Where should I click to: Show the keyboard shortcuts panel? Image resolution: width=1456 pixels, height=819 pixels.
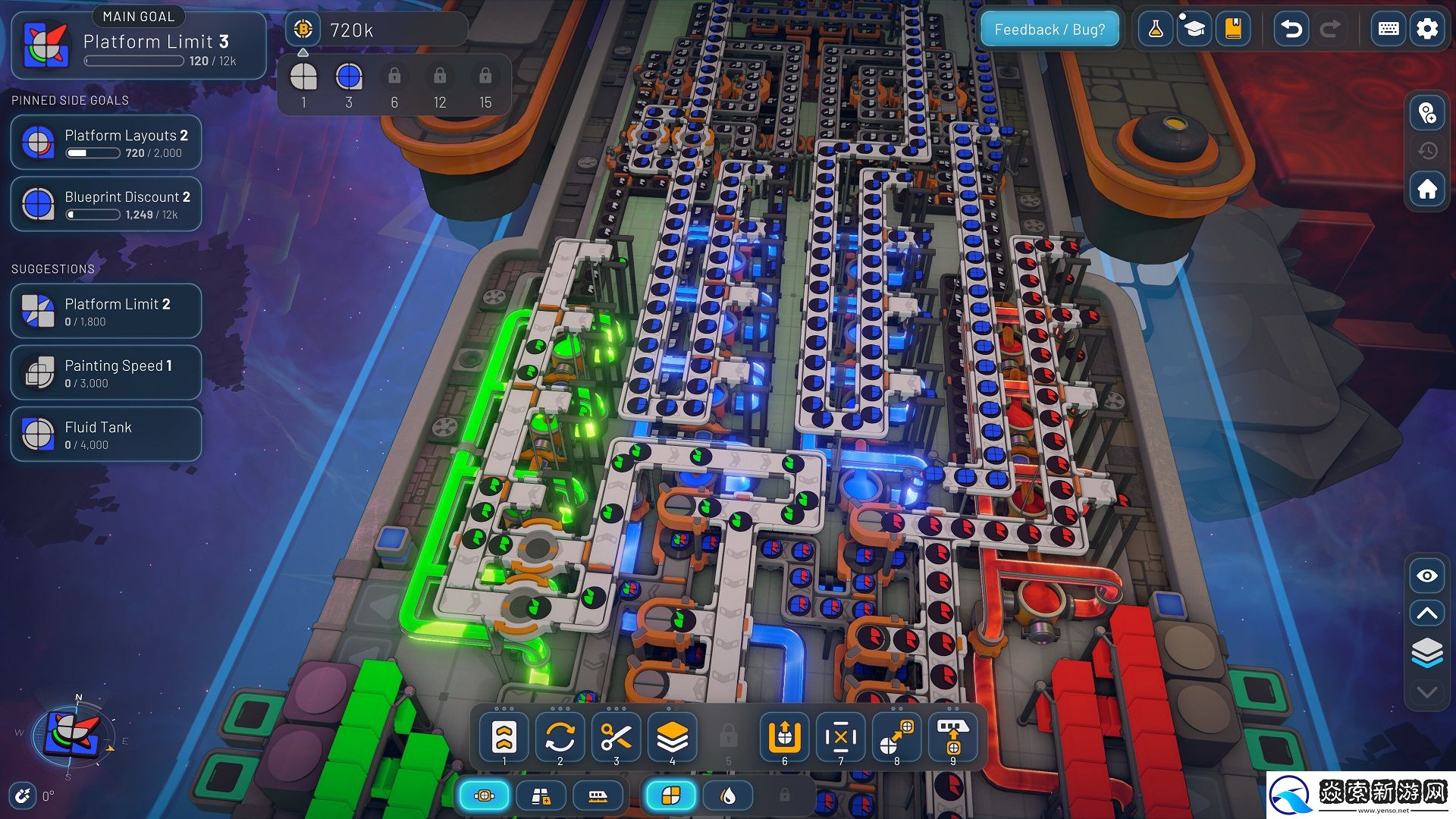click(x=1389, y=30)
